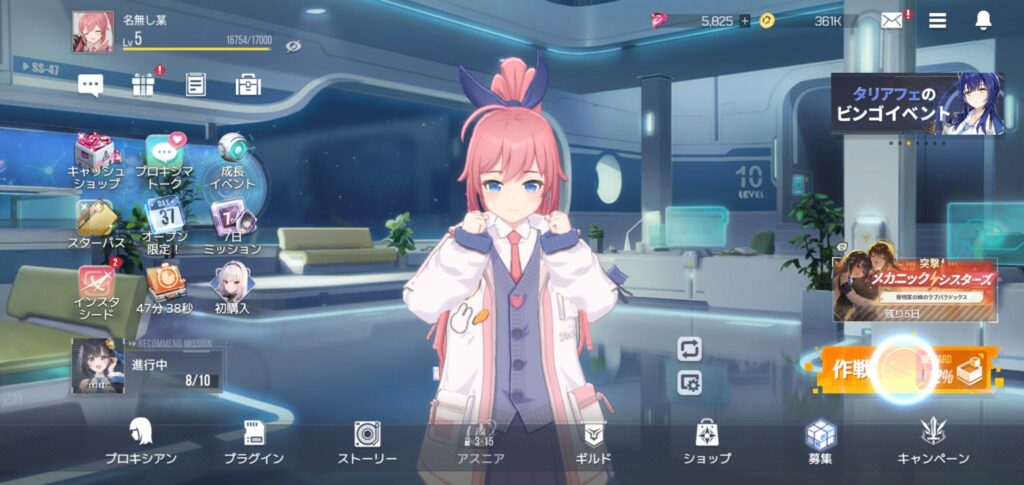This screenshot has height=485, width=1024.
Task: Open the ストーリー menu
Action: point(367,441)
